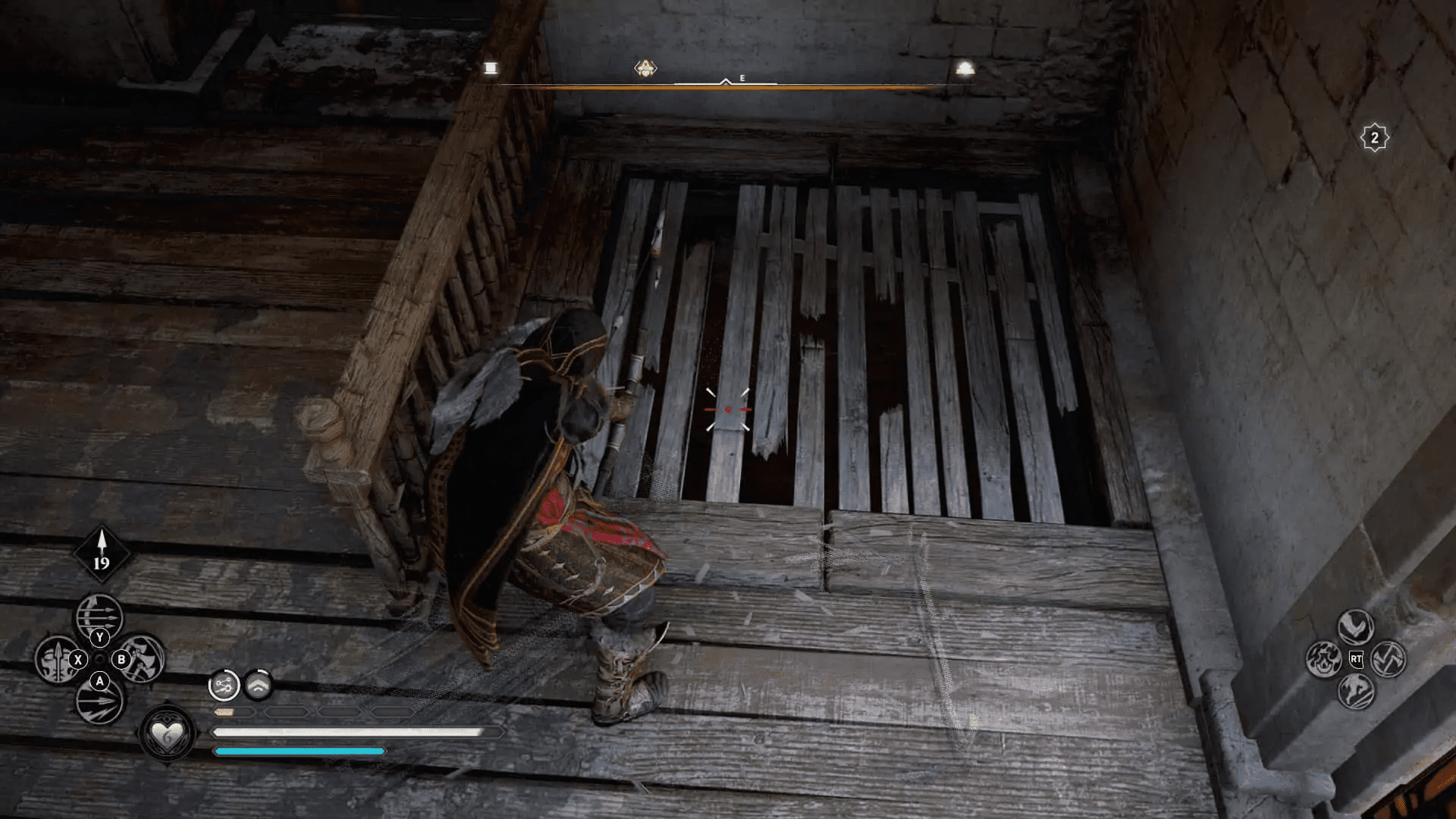Screen dimensions: 1456x819
Task: Click the raven dive melee ability icon
Action: (1355, 627)
